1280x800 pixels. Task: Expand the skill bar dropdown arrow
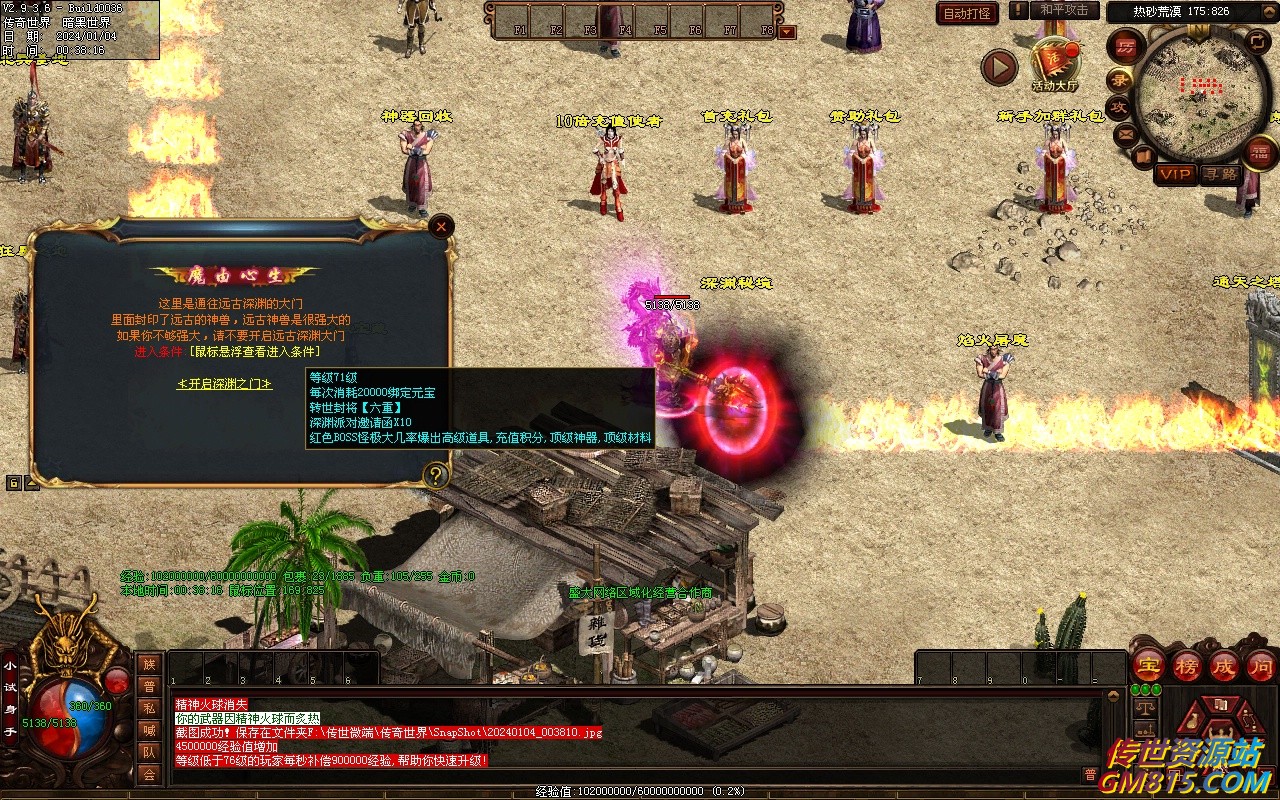(x=787, y=31)
